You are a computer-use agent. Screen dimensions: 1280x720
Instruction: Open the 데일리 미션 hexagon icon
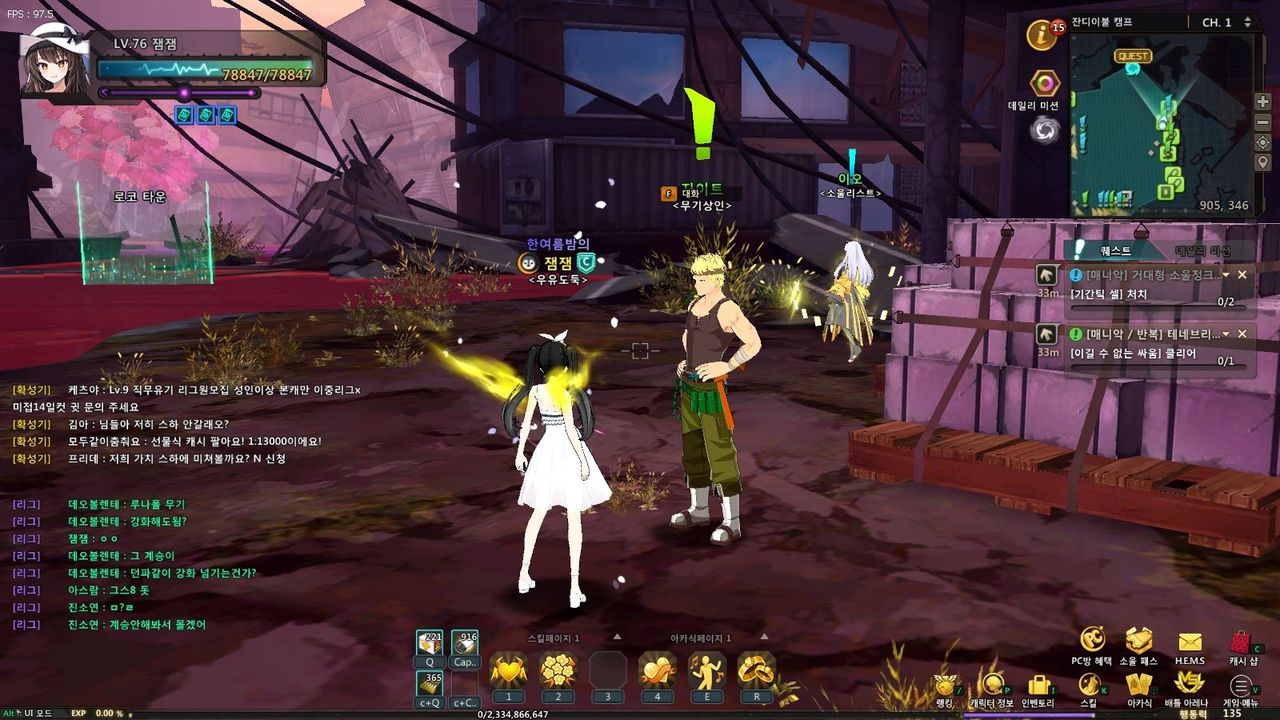(x=1045, y=83)
